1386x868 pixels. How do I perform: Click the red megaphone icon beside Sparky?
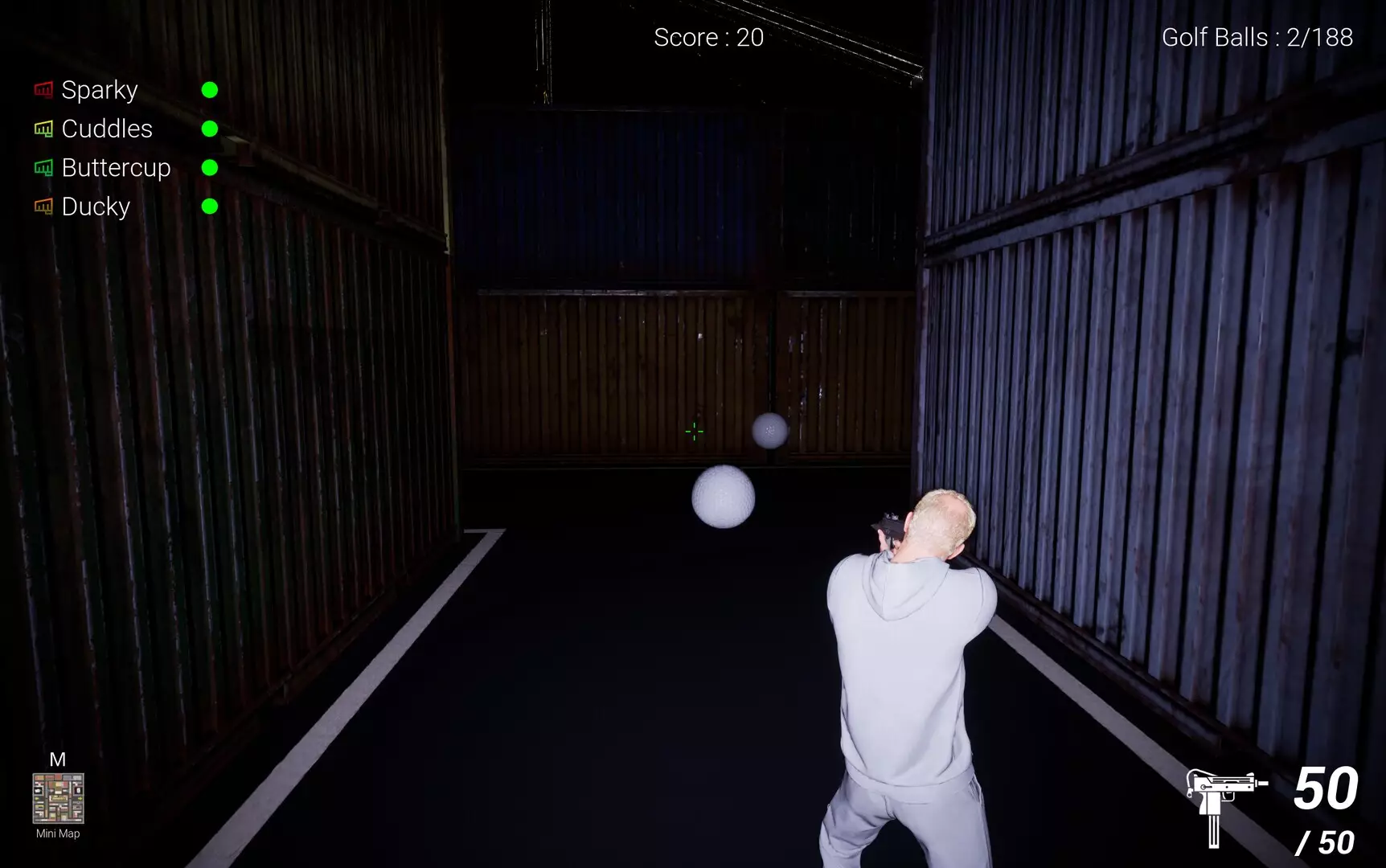click(x=43, y=89)
